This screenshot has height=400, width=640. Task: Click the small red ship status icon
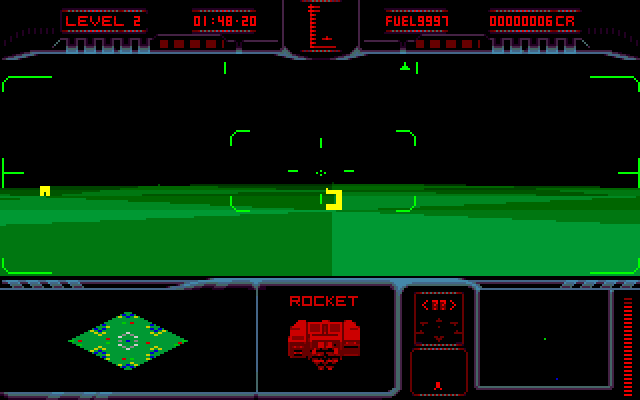438,384
